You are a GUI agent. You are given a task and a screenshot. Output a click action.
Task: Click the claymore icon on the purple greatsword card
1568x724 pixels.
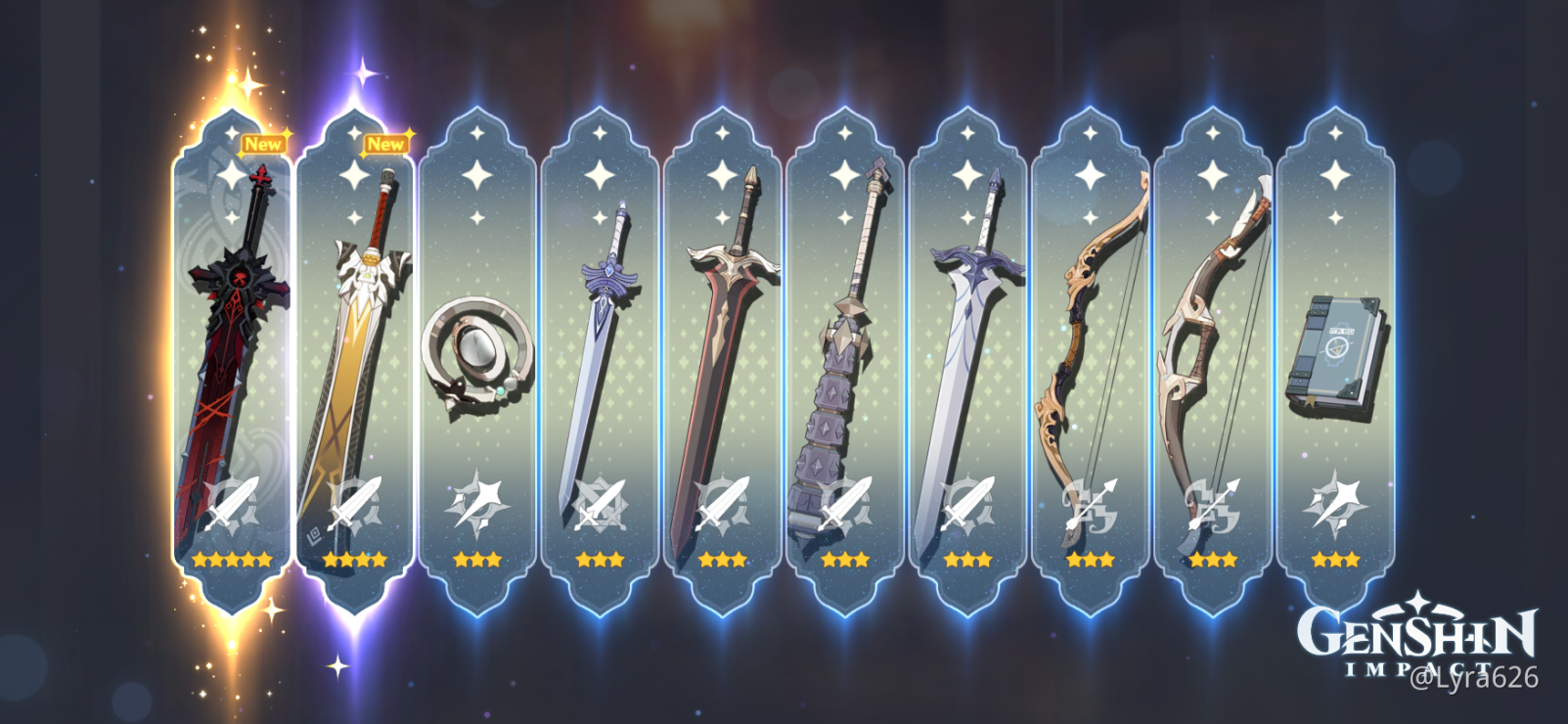[x=845, y=504]
